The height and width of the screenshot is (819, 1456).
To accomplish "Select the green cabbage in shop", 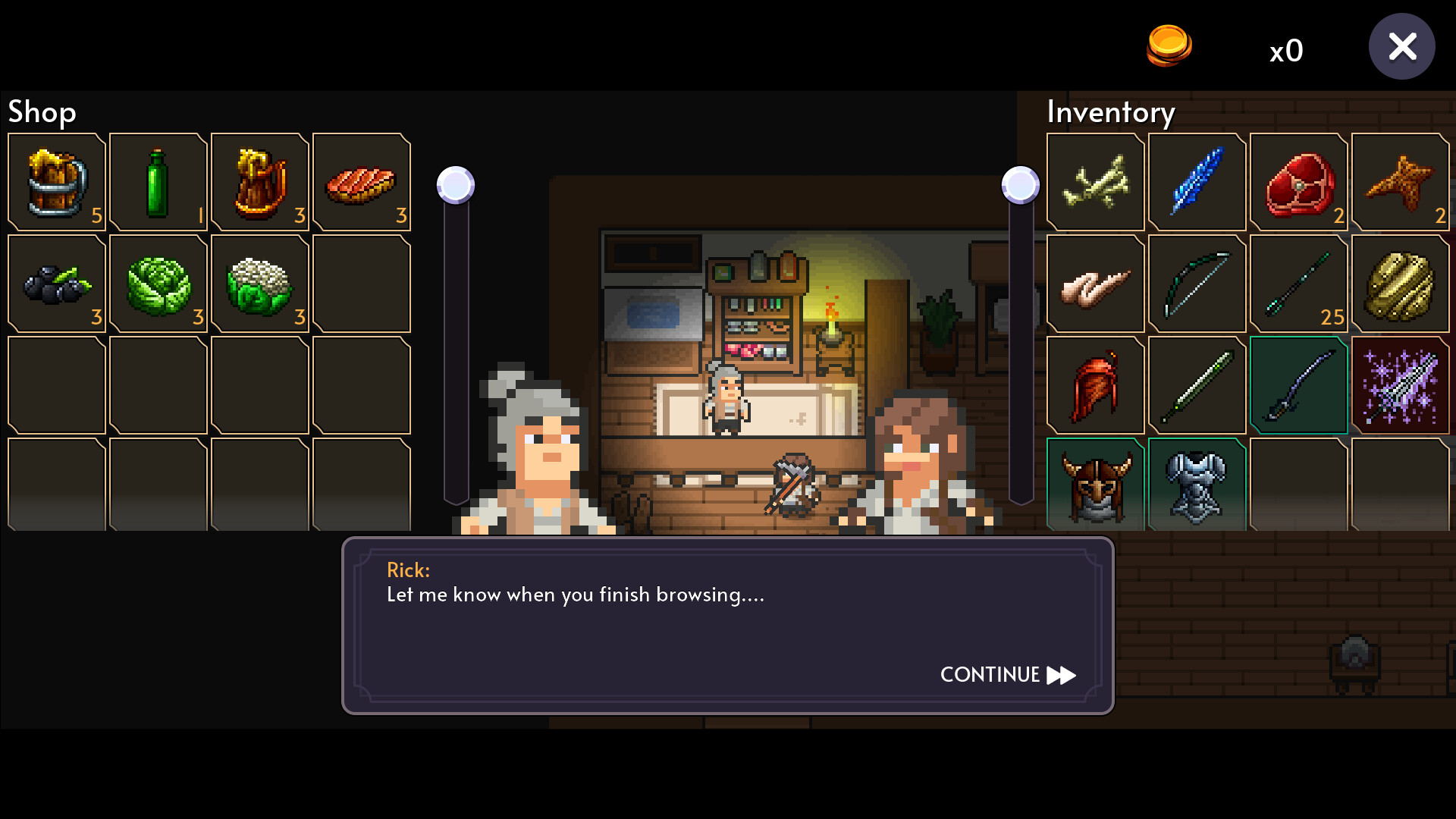I will [x=158, y=284].
